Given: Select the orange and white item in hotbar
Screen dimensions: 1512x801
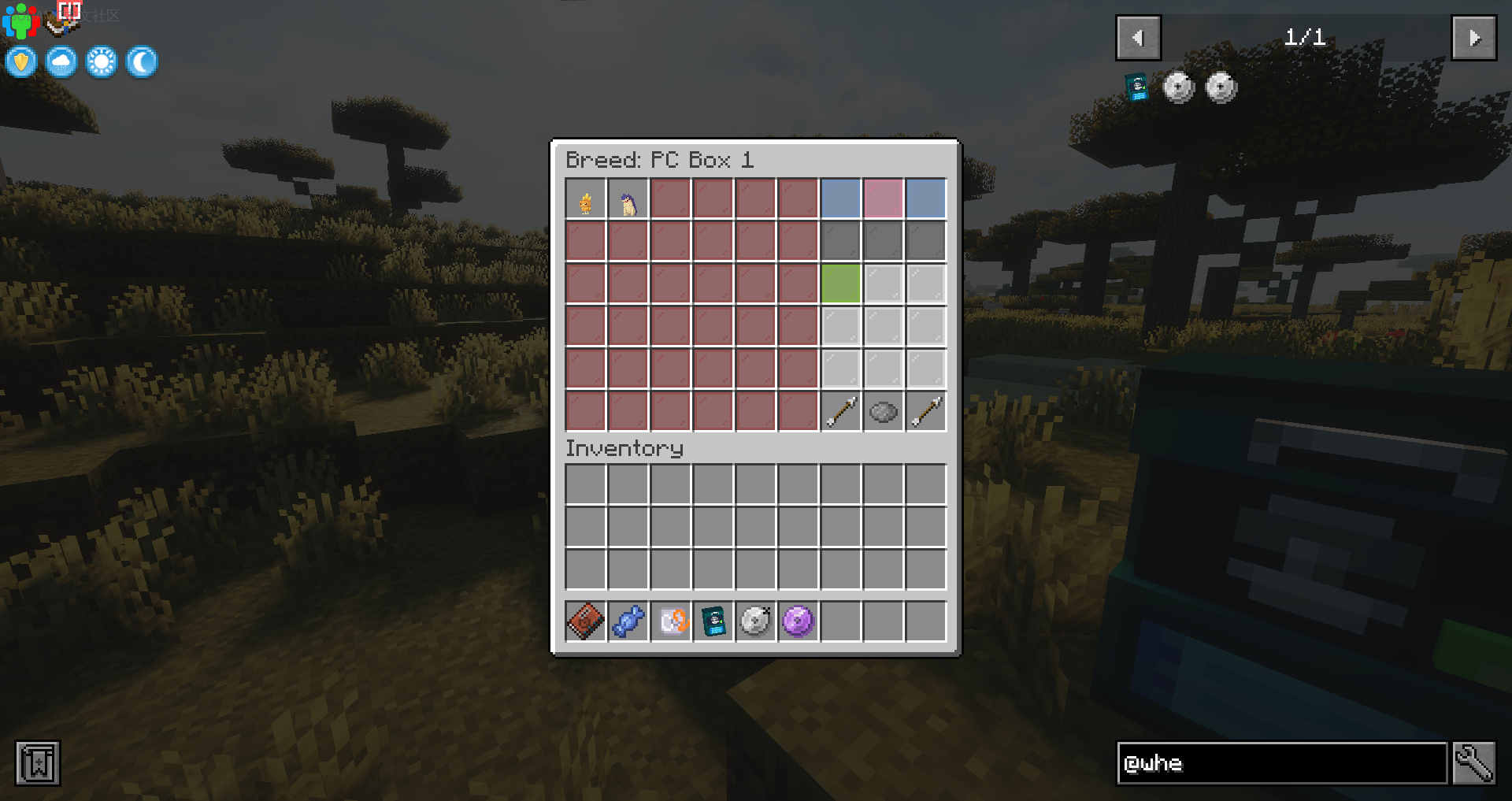Looking at the screenshot, I should click(x=670, y=621).
